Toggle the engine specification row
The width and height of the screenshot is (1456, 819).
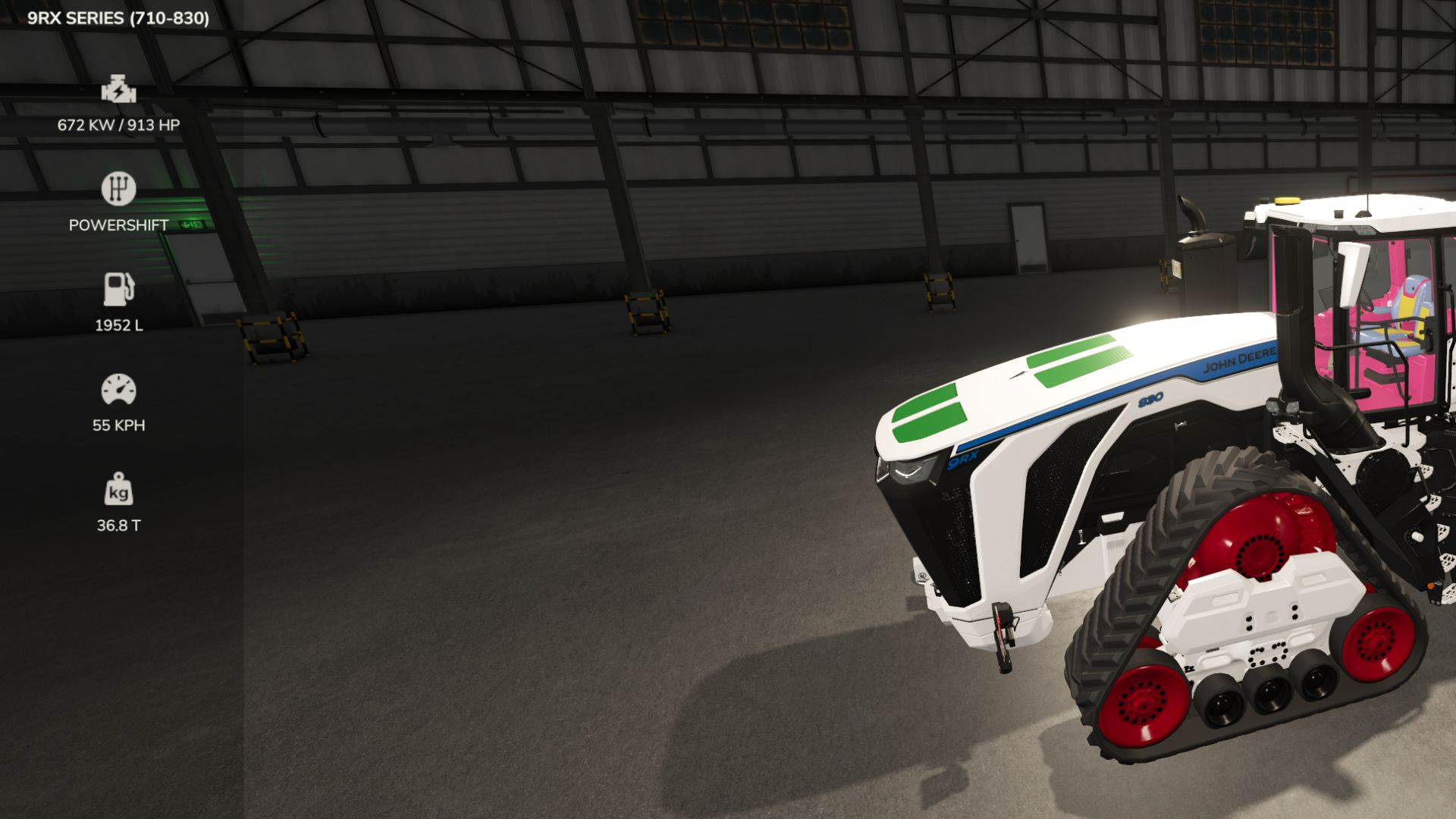pyautogui.click(x=119, y=106)
